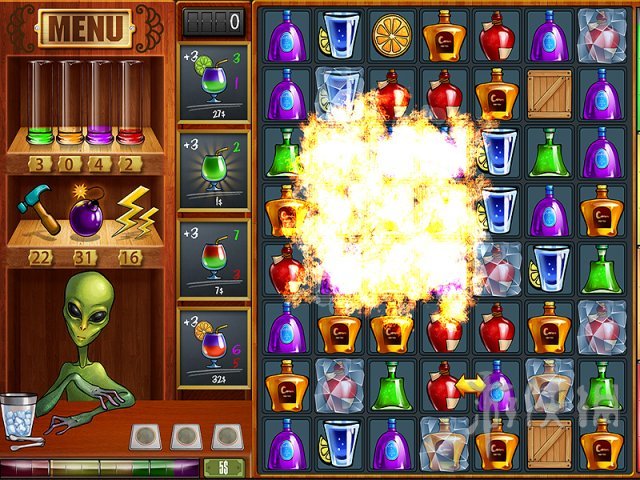The height and width of the screenshot is (480, 640).
Task: Use the lightning bolt power-up
Action: (133, 211)
